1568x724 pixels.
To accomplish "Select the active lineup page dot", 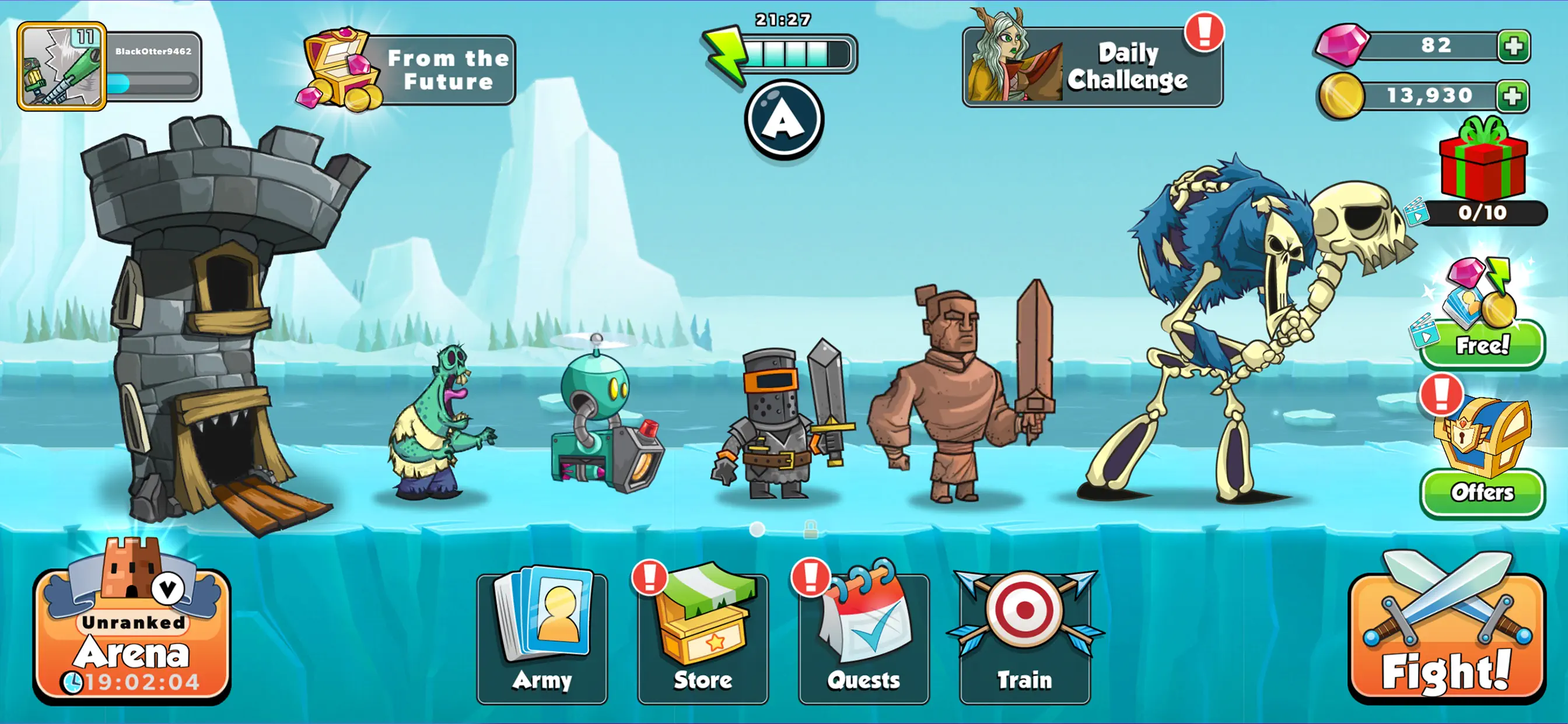I will [x=757, y=530].
